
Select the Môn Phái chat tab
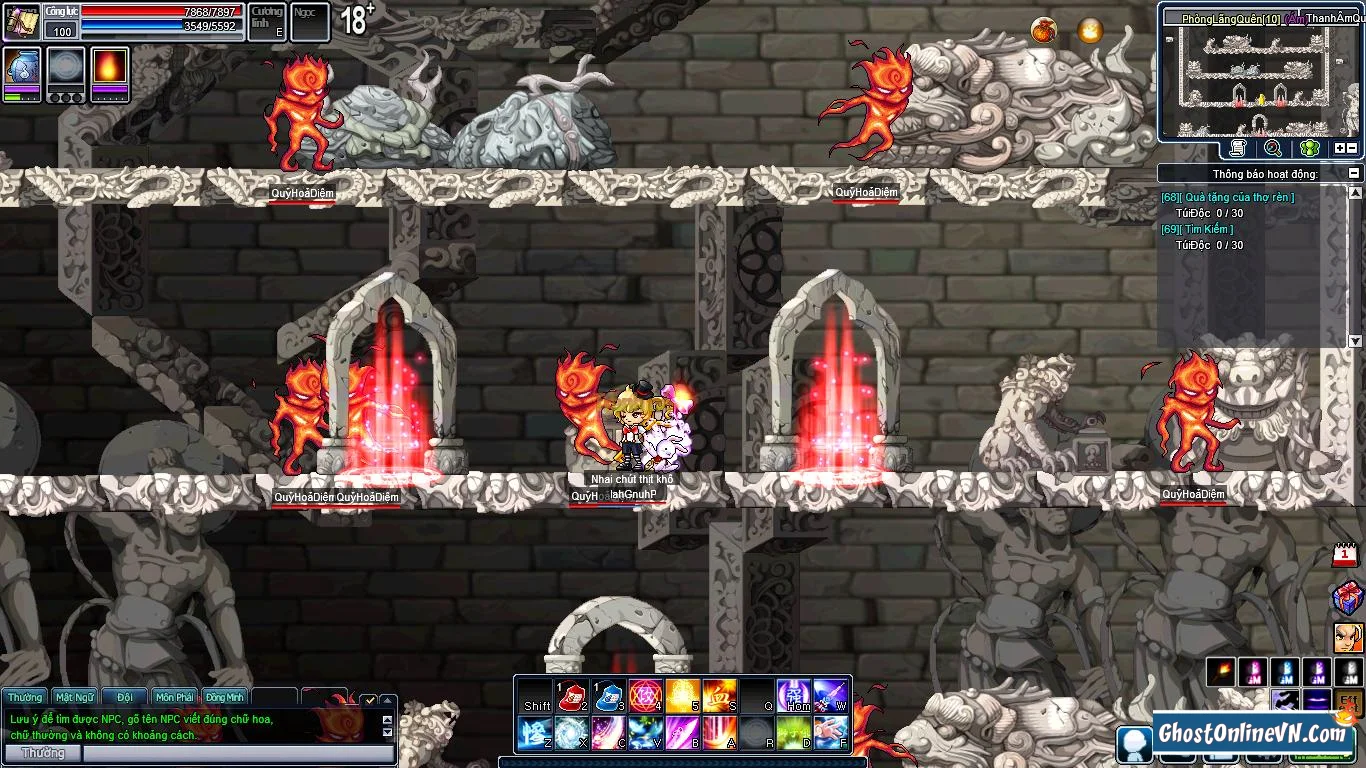(x=175, y=697)
